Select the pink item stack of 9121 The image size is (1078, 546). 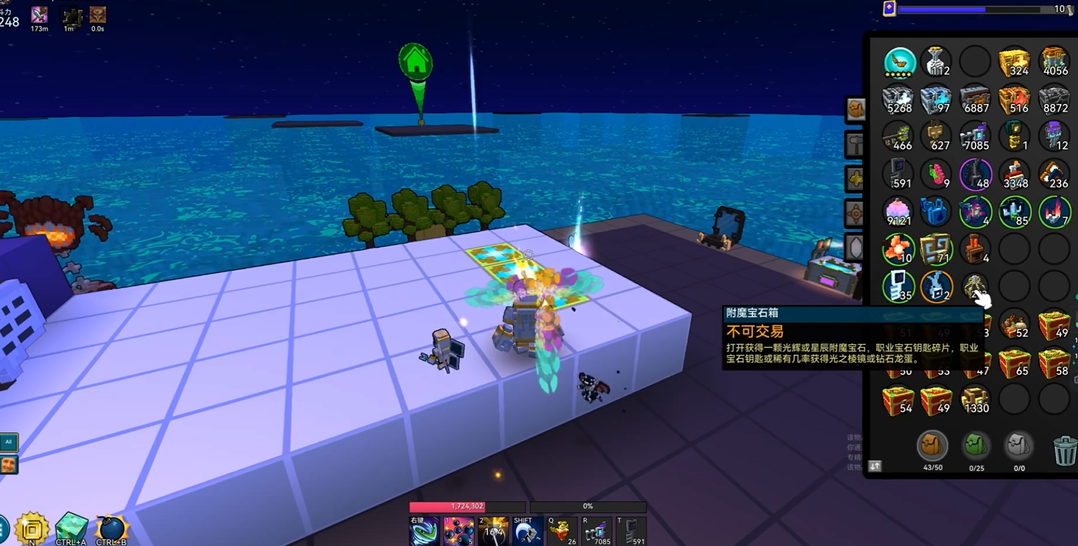(x=899, y=212)
